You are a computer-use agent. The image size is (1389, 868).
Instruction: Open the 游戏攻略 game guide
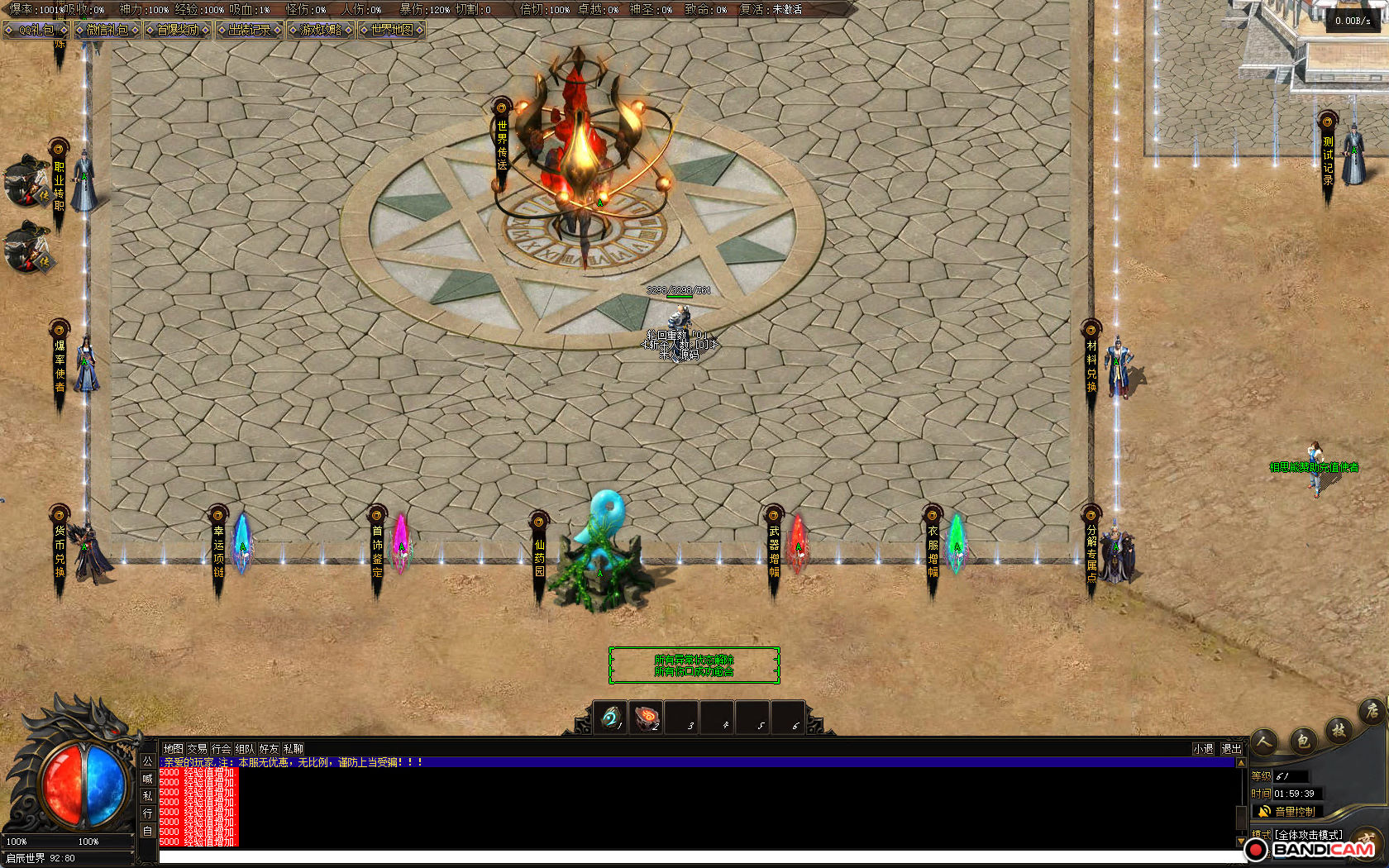(321, 30)
